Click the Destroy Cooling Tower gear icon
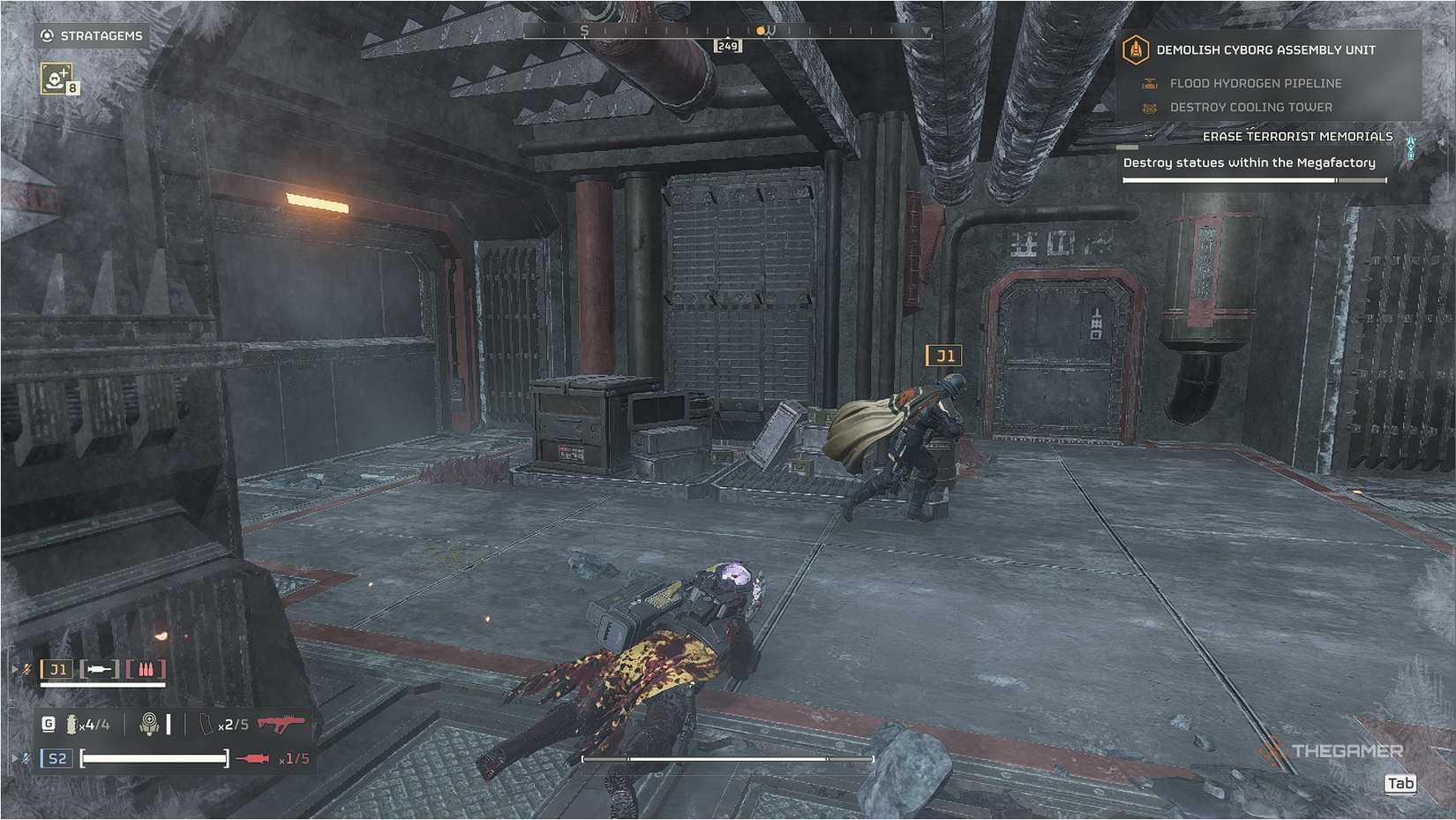 tap(1150, 107)
